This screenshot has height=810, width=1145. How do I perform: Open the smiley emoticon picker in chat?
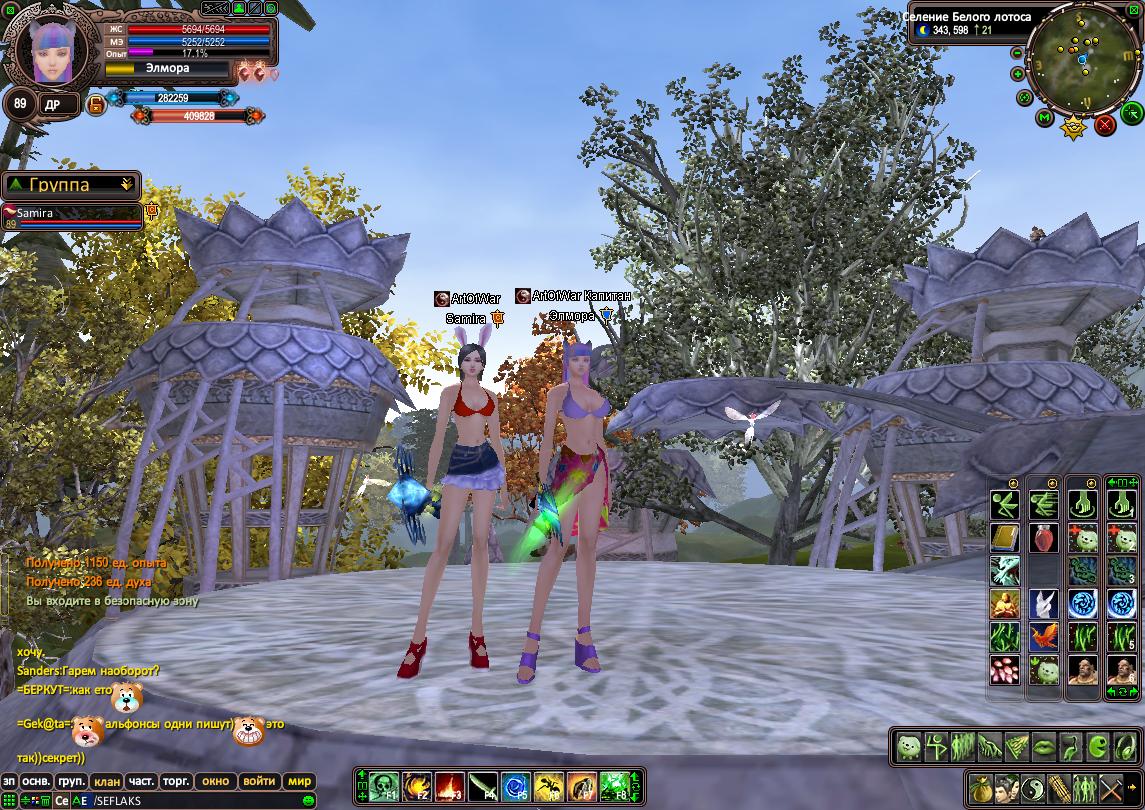(308, 801)
